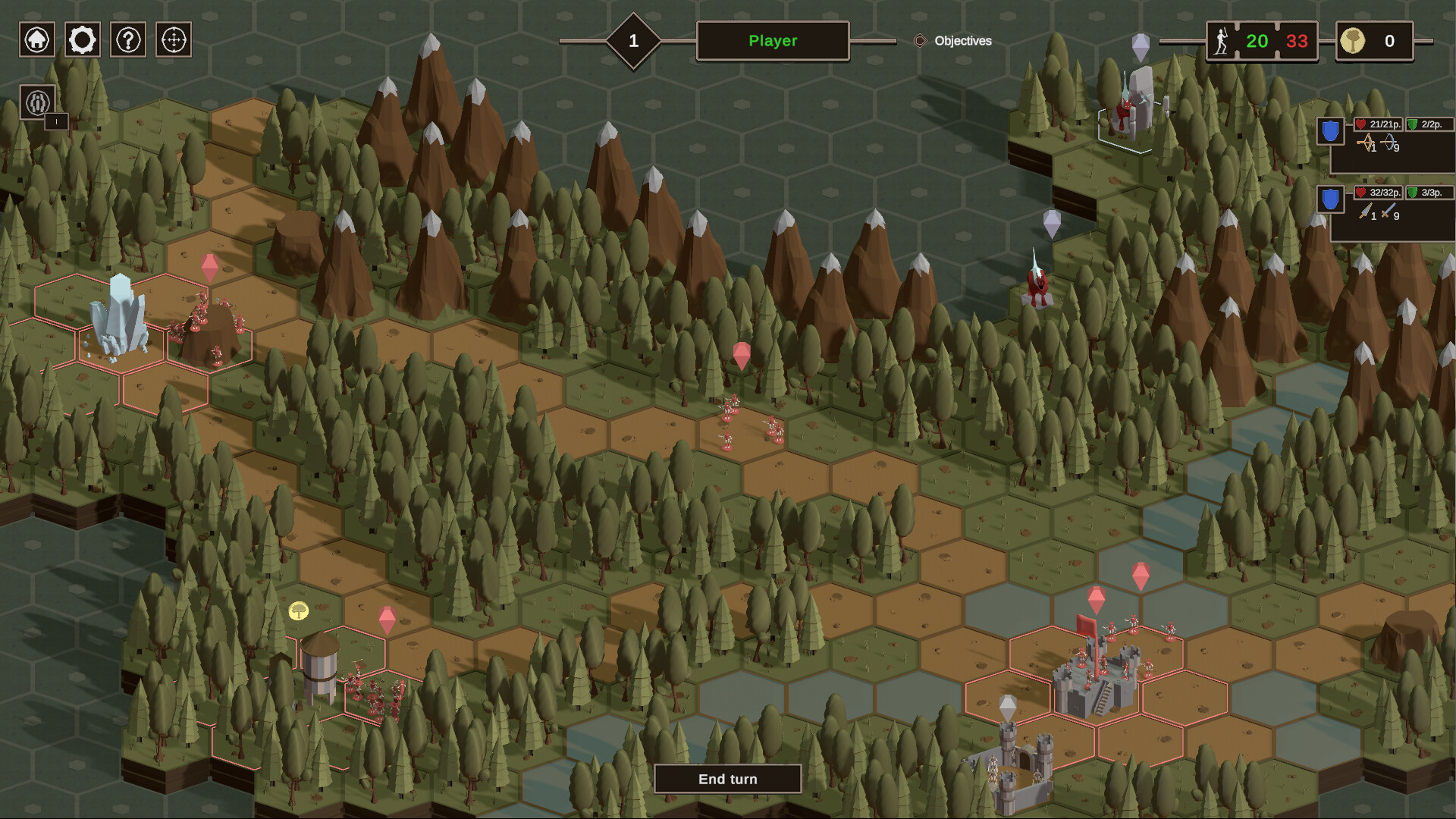Select the enemy squad marker beside the crystal
This screenshot has width=1456, height=819.
(210, 267)
